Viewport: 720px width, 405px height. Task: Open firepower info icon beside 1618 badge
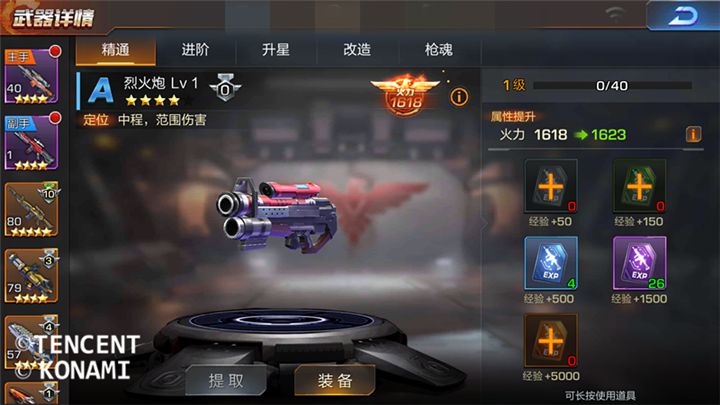(459, 97)
